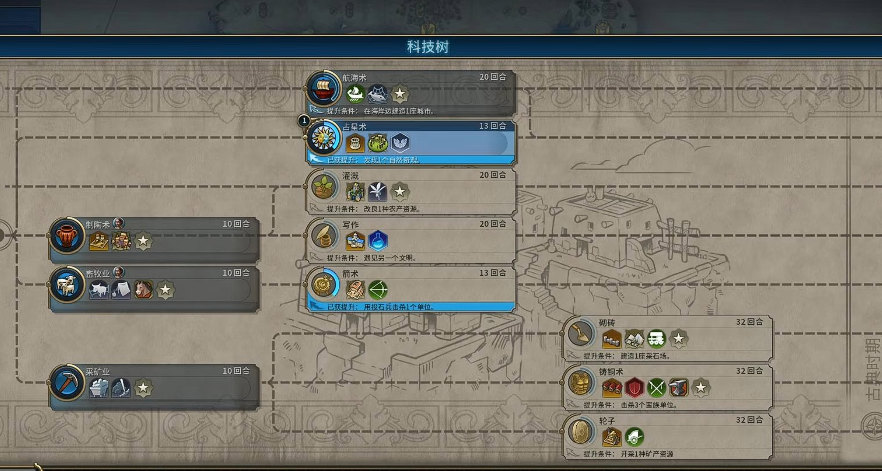Click the green wagon icon in 砌砖
The height and width of the screenshot is (471, 882).
coord(656,338)
